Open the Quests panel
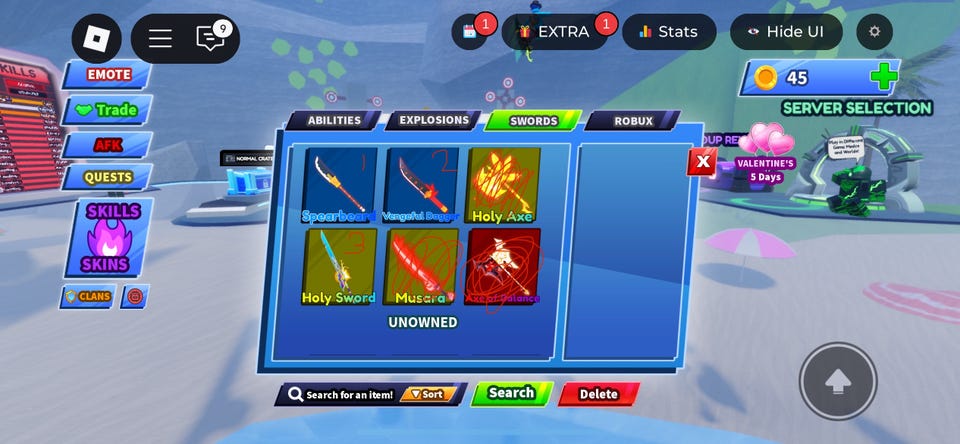The height and width of the screenshot is (444, 960). pos(108,178)
